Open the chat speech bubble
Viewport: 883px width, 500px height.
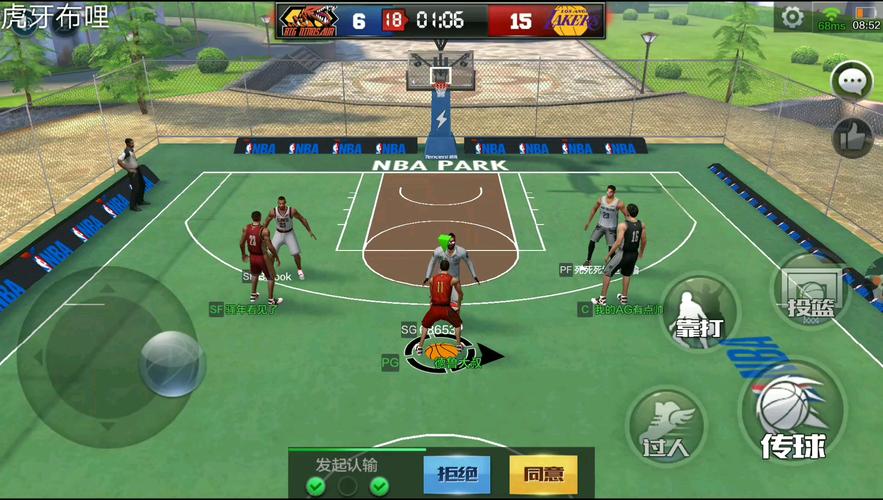coord(853,81)
